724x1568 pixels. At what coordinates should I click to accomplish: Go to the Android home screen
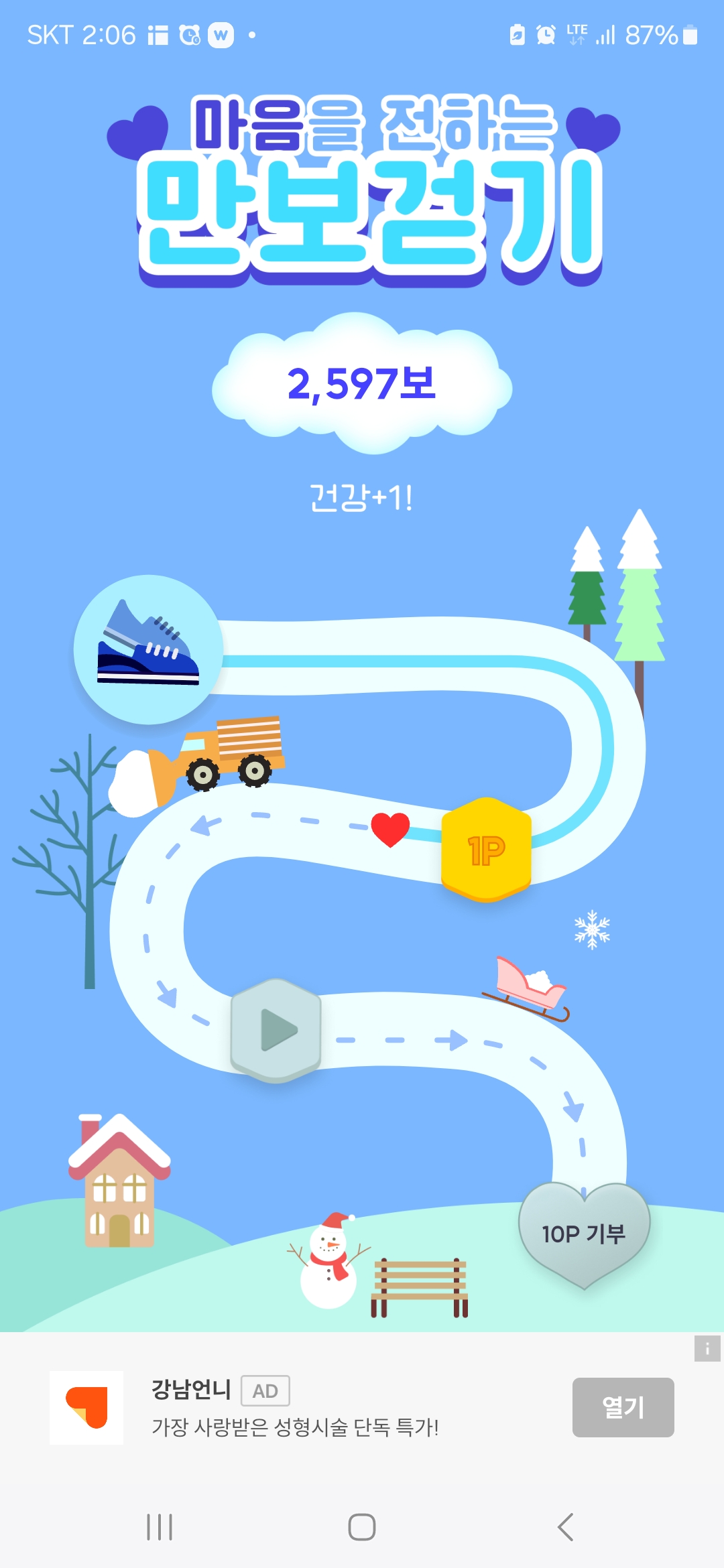pos(362,1527)
